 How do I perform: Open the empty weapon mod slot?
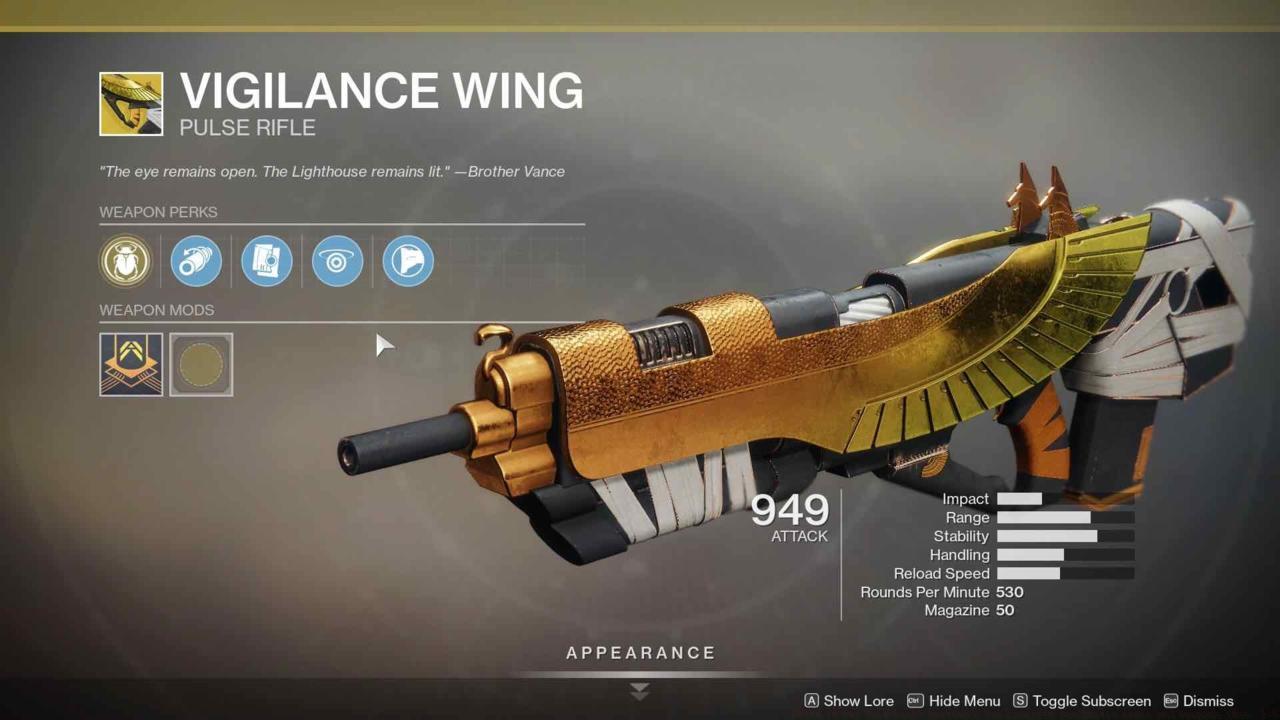pyautogui.click(x=201, y=364)
